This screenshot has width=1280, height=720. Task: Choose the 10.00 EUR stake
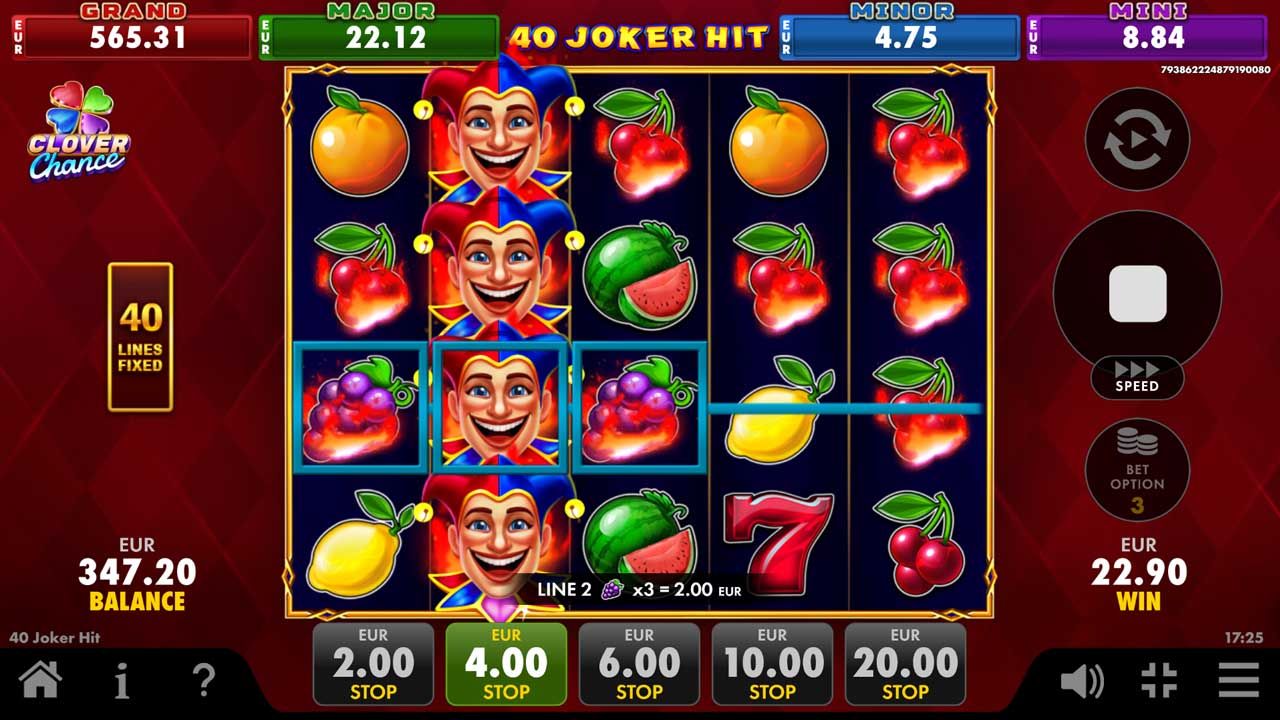click(x=773, y=662)
